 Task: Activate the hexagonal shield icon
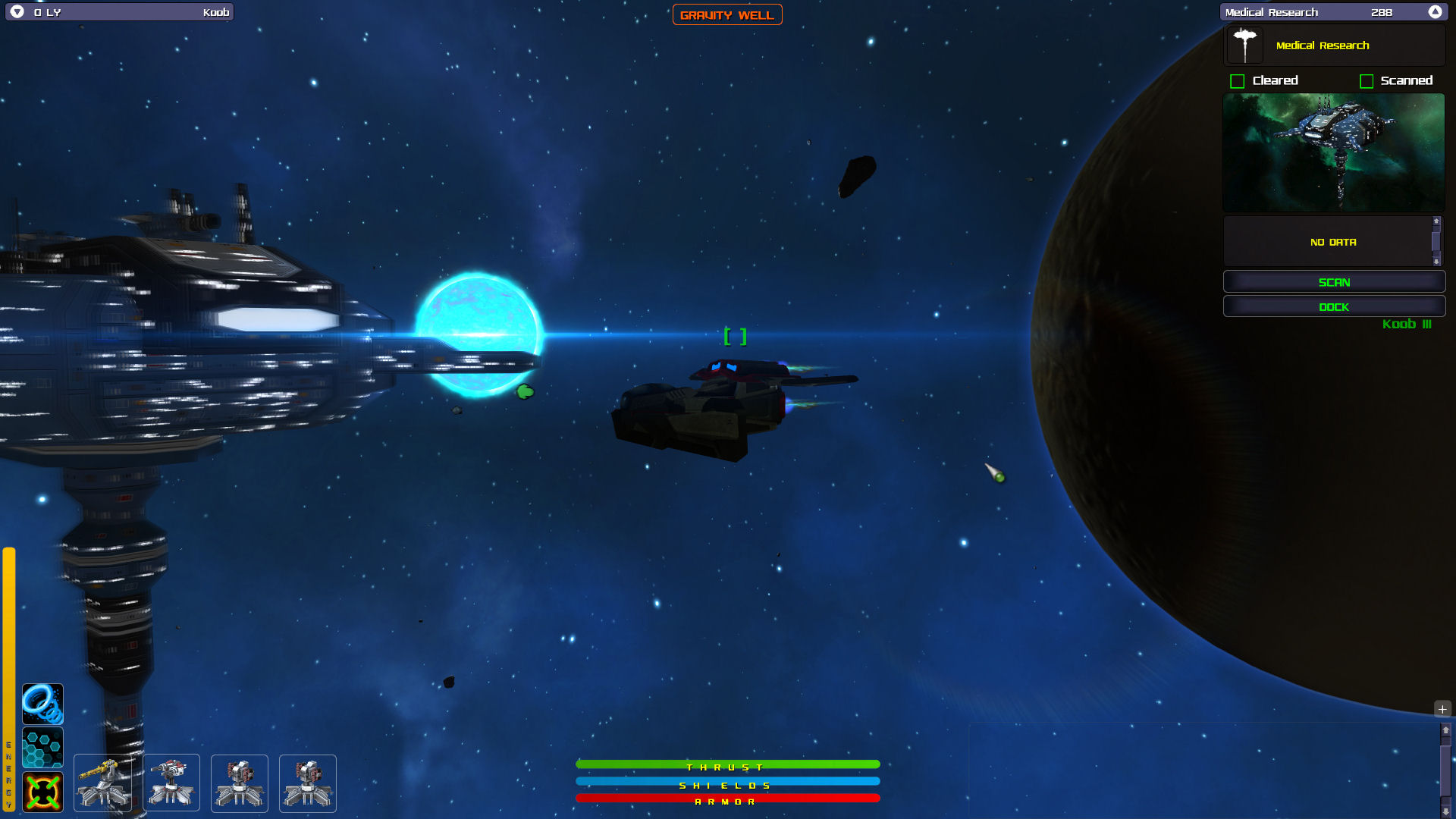coord(42,748)
